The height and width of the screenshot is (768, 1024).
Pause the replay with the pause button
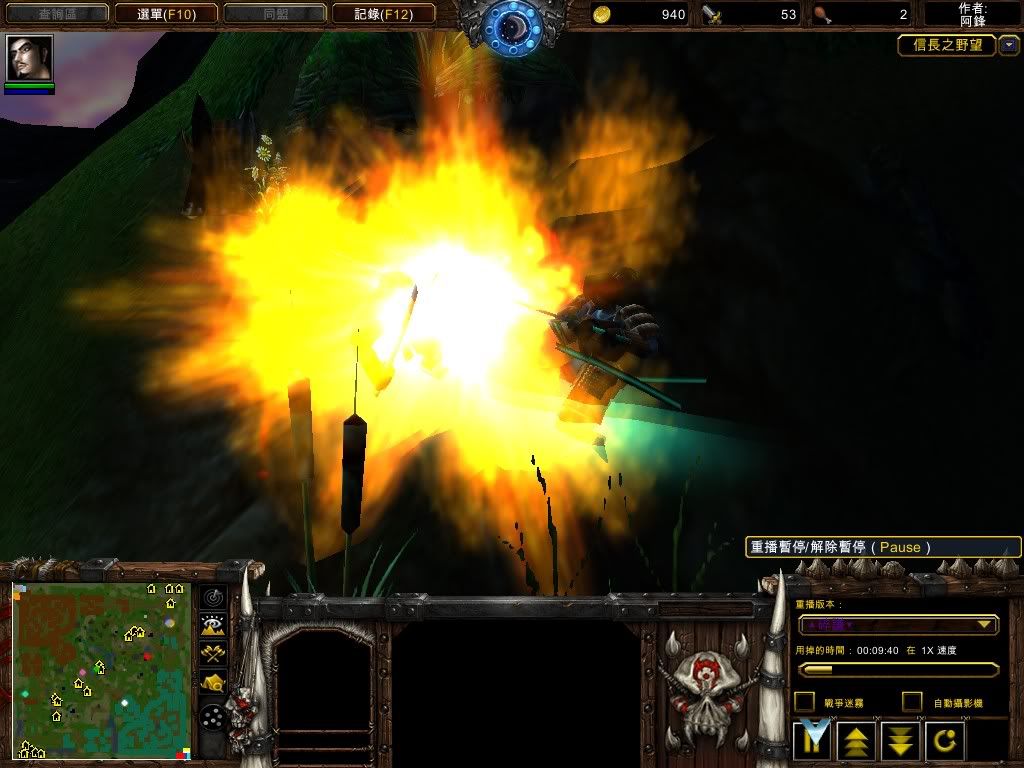click(812, 741)
